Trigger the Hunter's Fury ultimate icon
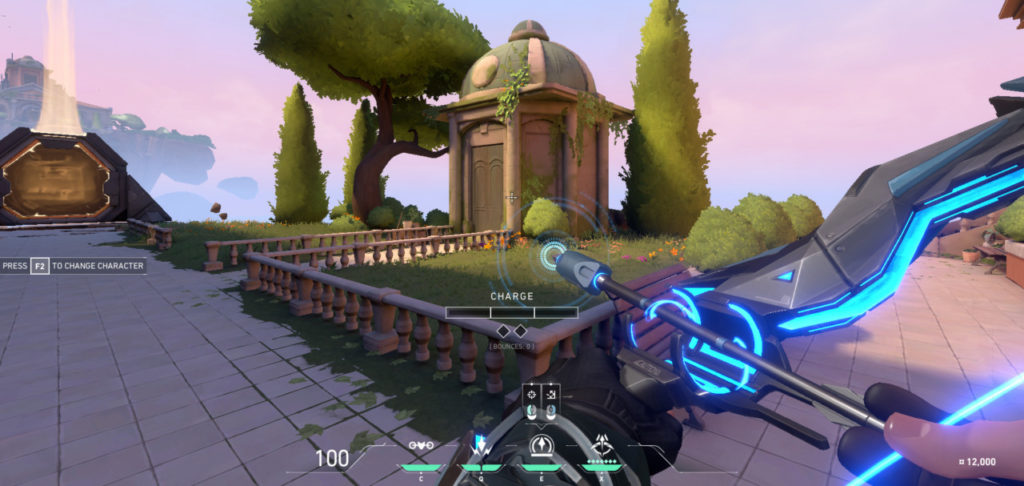Screen dimensions: 1024x486 click(x=602, y=444)
